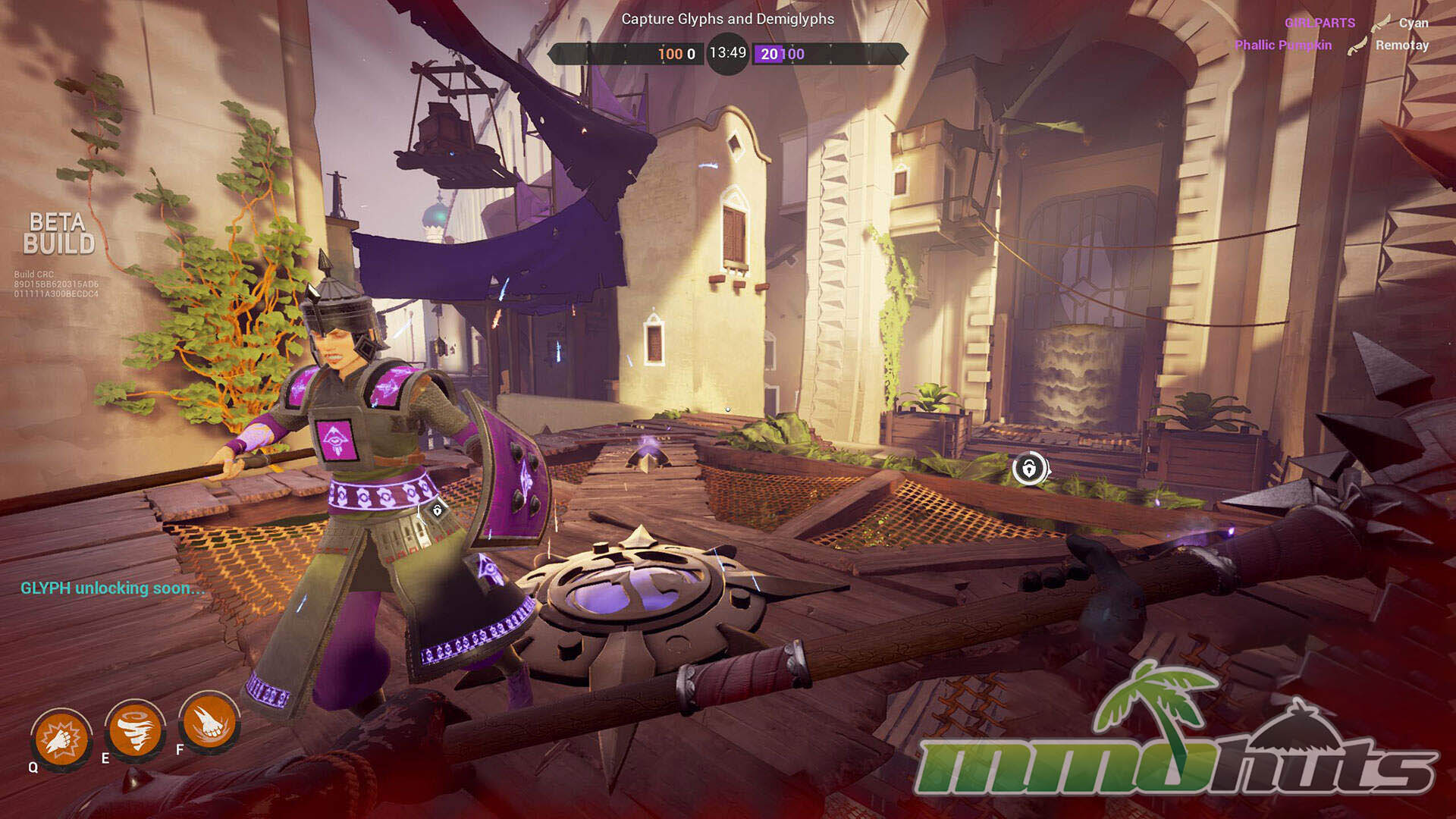
Task: Trigger the sweeping kick ability
Action: pyautogui.click(x=209, y=721)
